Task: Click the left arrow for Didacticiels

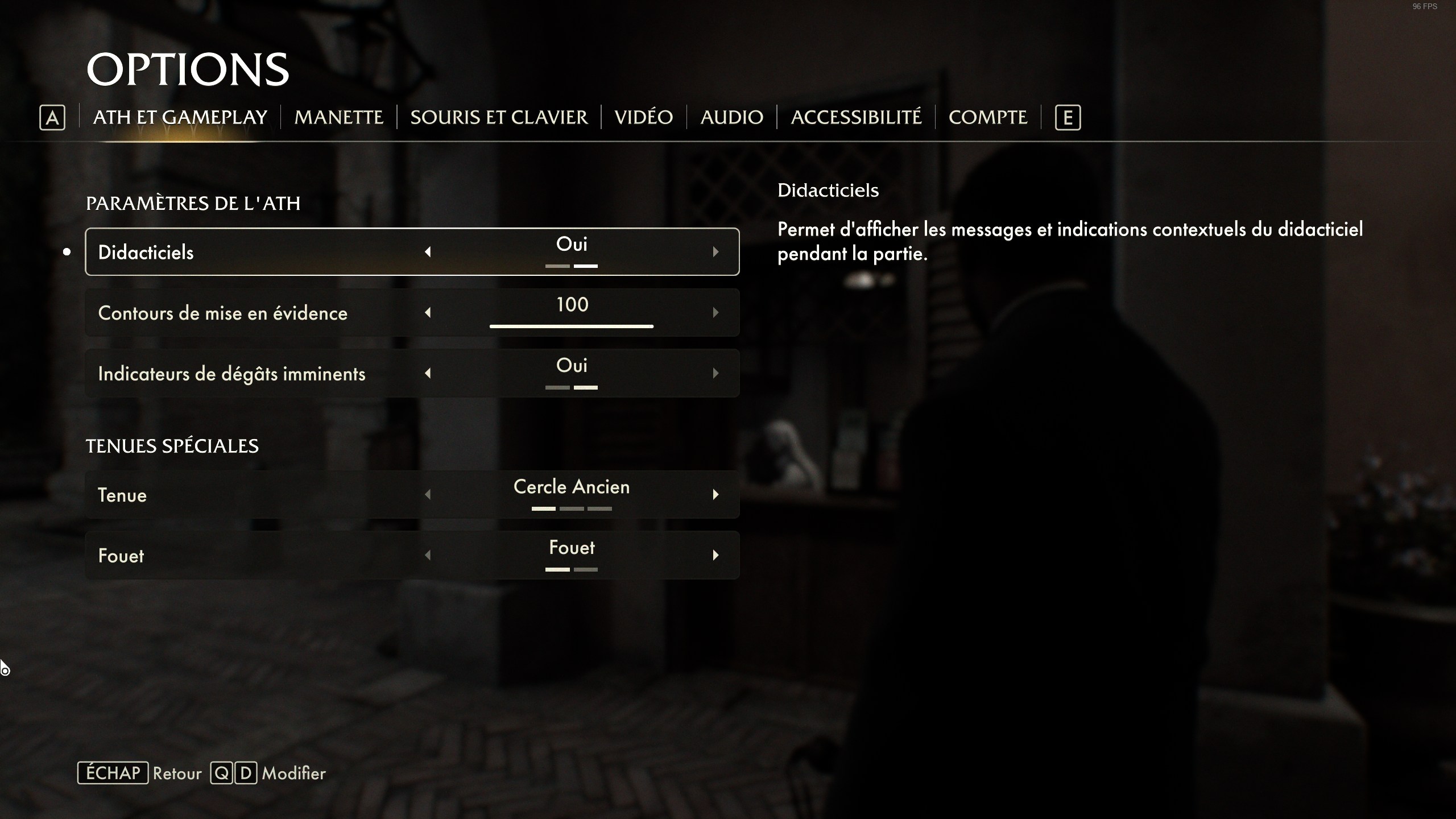Action: 428,252
